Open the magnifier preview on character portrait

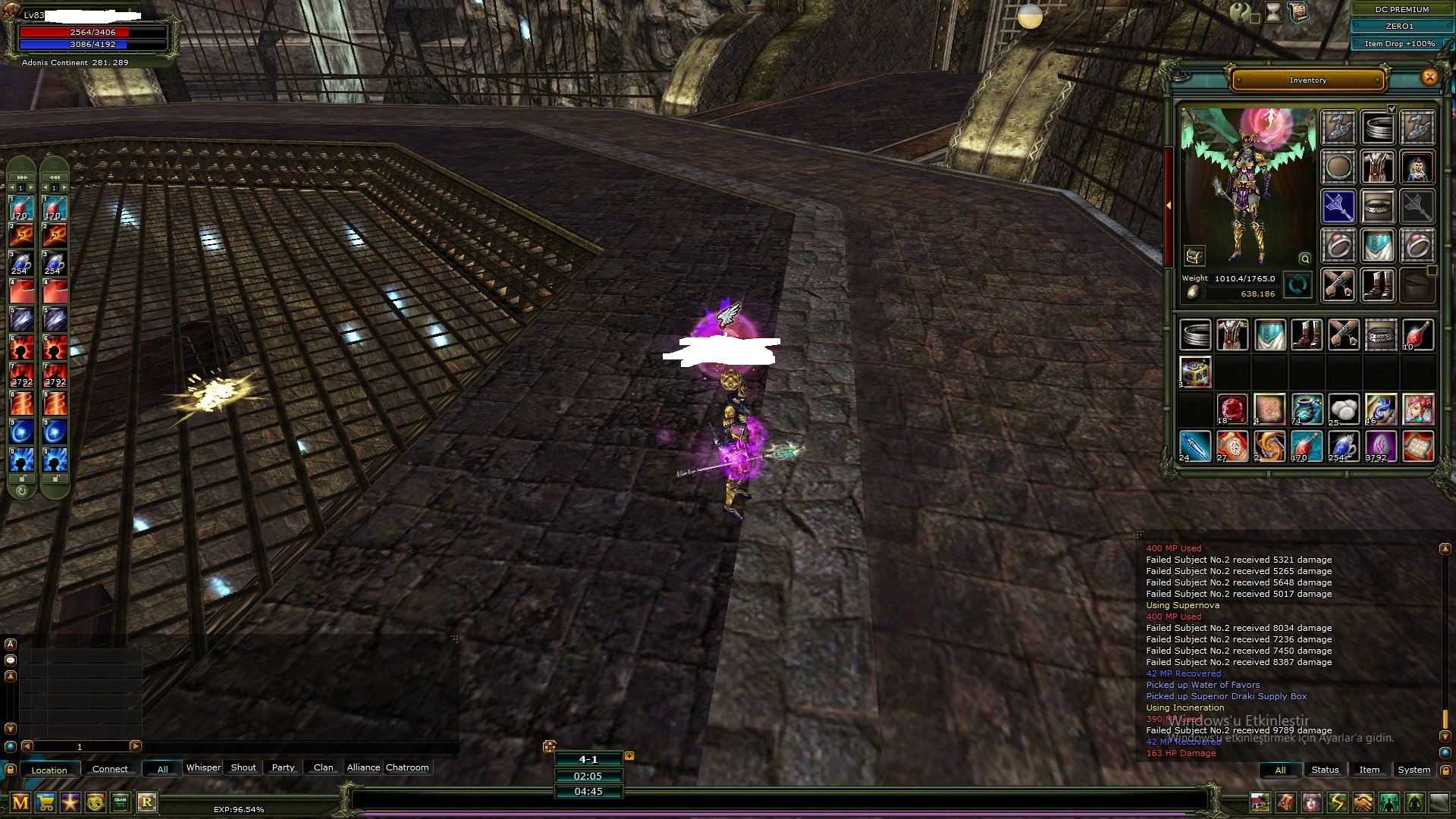tap(1305, 259)
